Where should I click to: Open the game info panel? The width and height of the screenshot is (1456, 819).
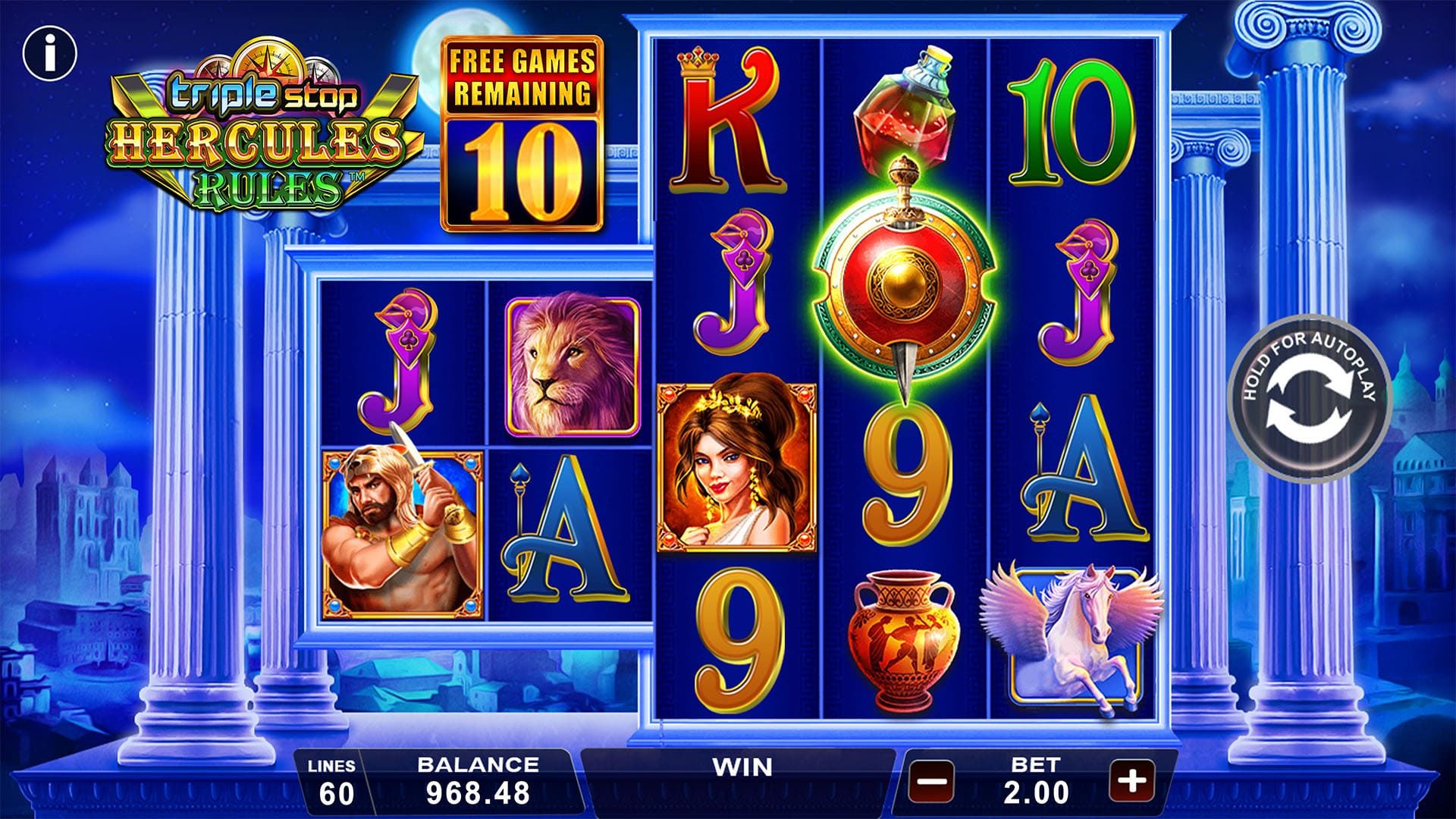[x=50, y=53]
